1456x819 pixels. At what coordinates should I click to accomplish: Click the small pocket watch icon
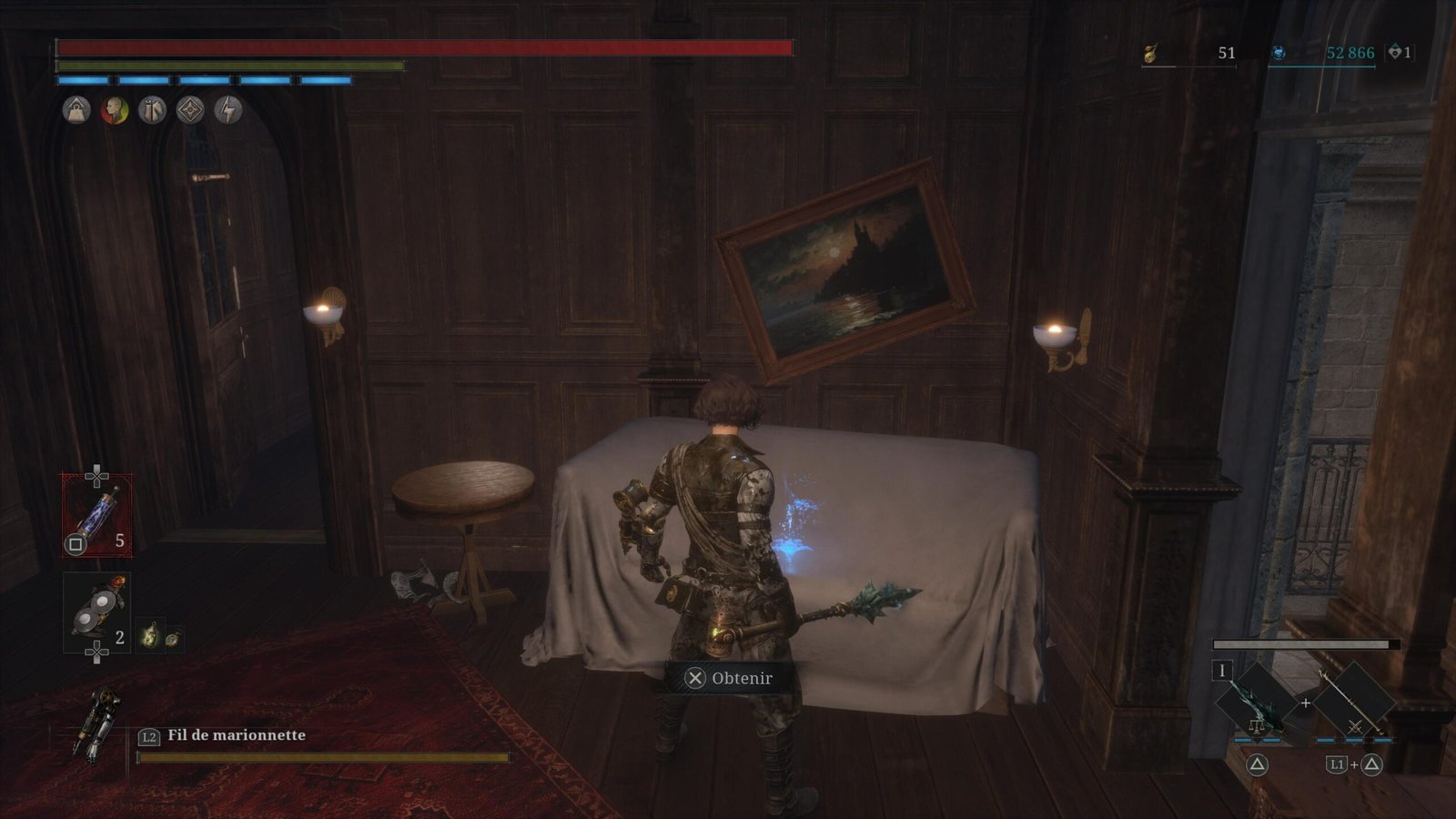(x=172, y=637)
